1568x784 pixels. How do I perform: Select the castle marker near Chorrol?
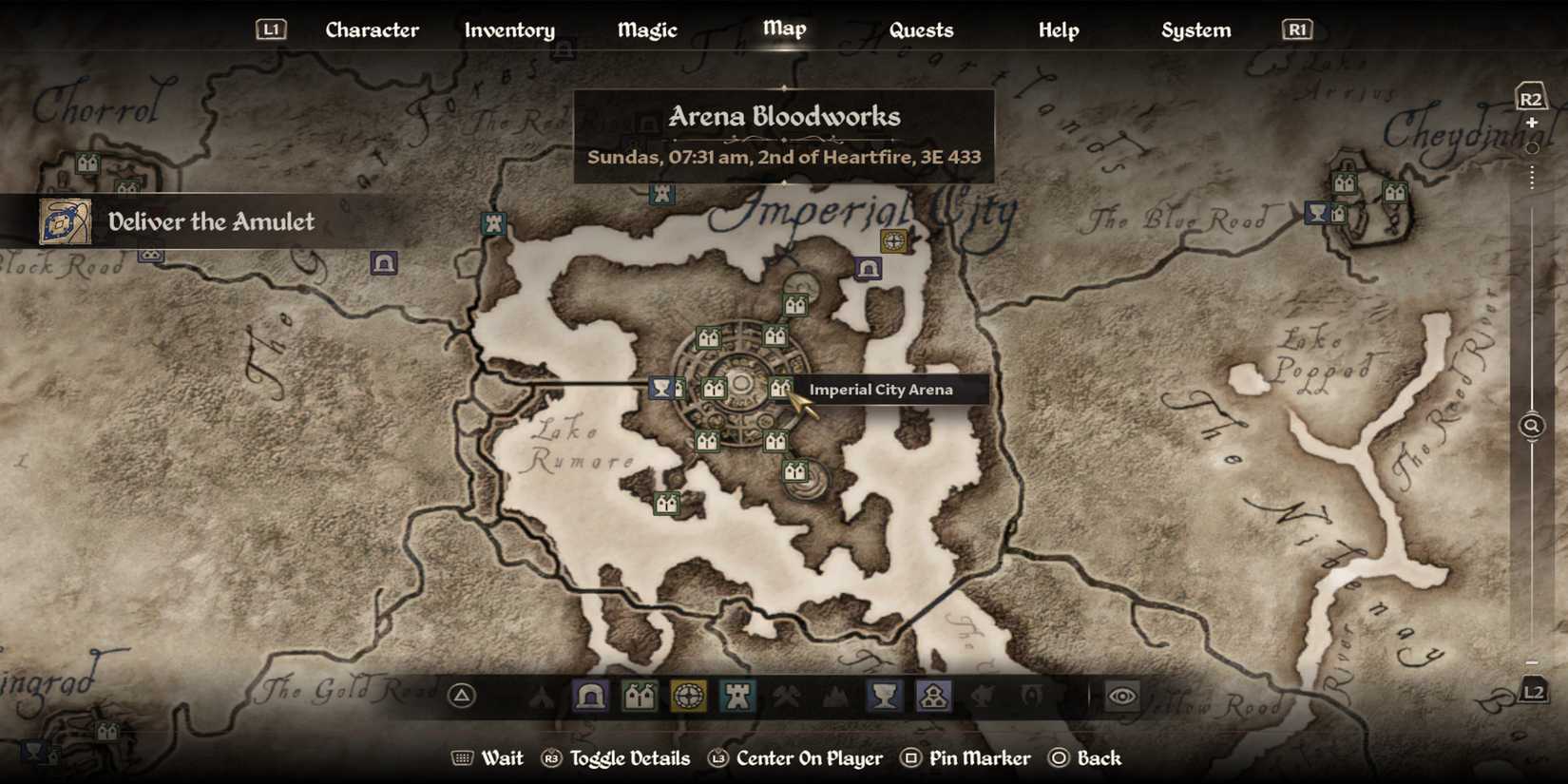point(86,163)
